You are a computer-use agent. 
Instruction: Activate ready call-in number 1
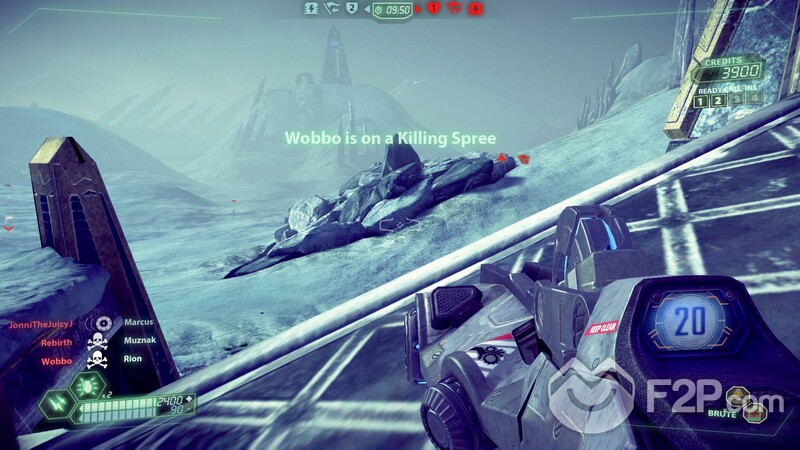click(x=701, y=100)
